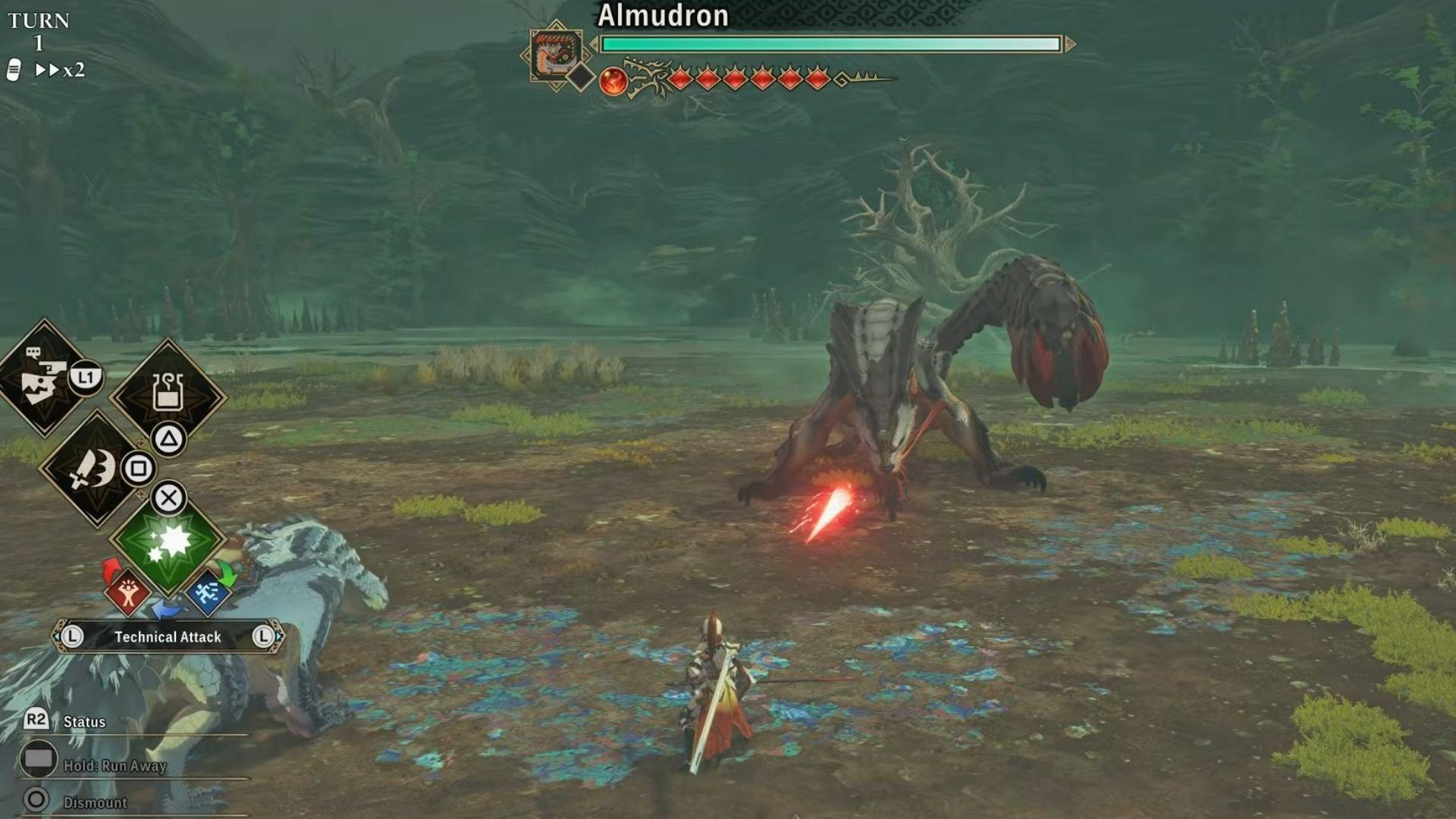Click the Technical Attack label bar
1456x819 pixels.
[x=167, y=638]
